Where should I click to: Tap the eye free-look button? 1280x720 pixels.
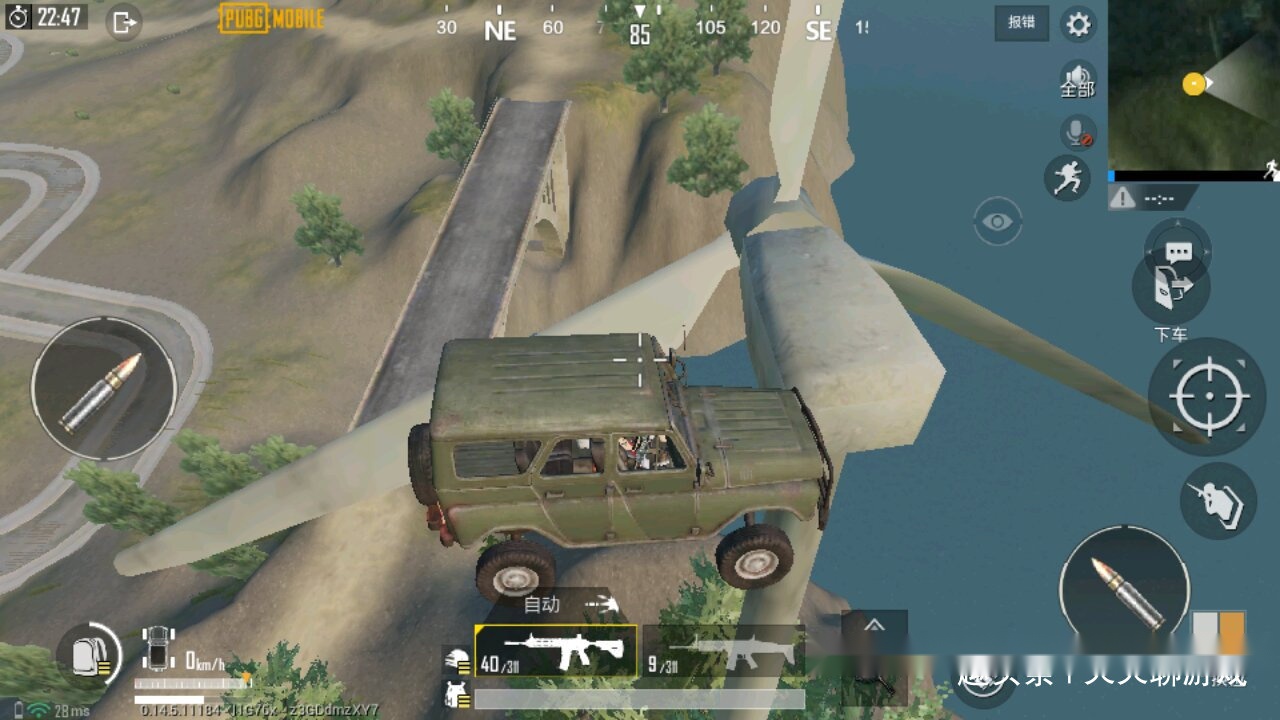997,221
